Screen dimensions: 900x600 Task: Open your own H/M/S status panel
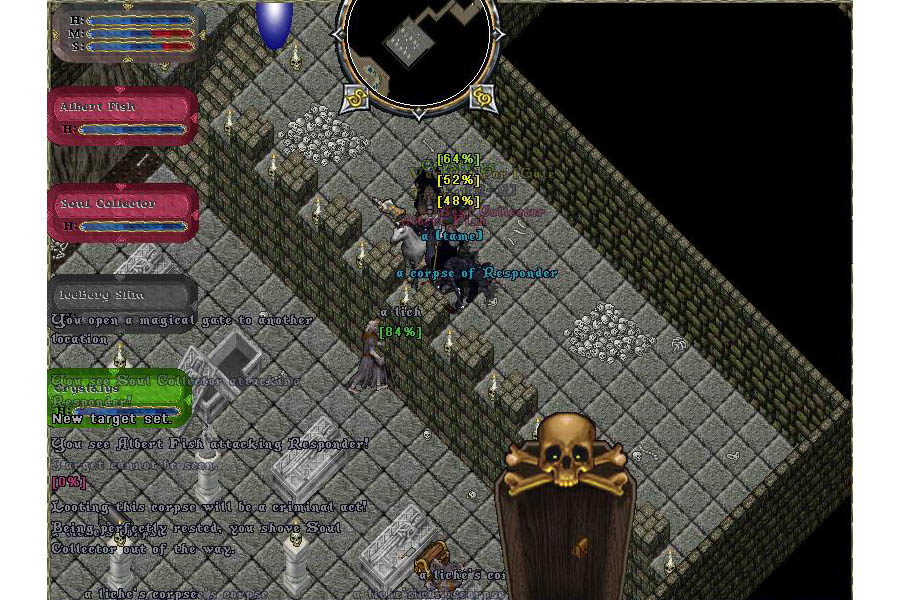click(128, 32)
